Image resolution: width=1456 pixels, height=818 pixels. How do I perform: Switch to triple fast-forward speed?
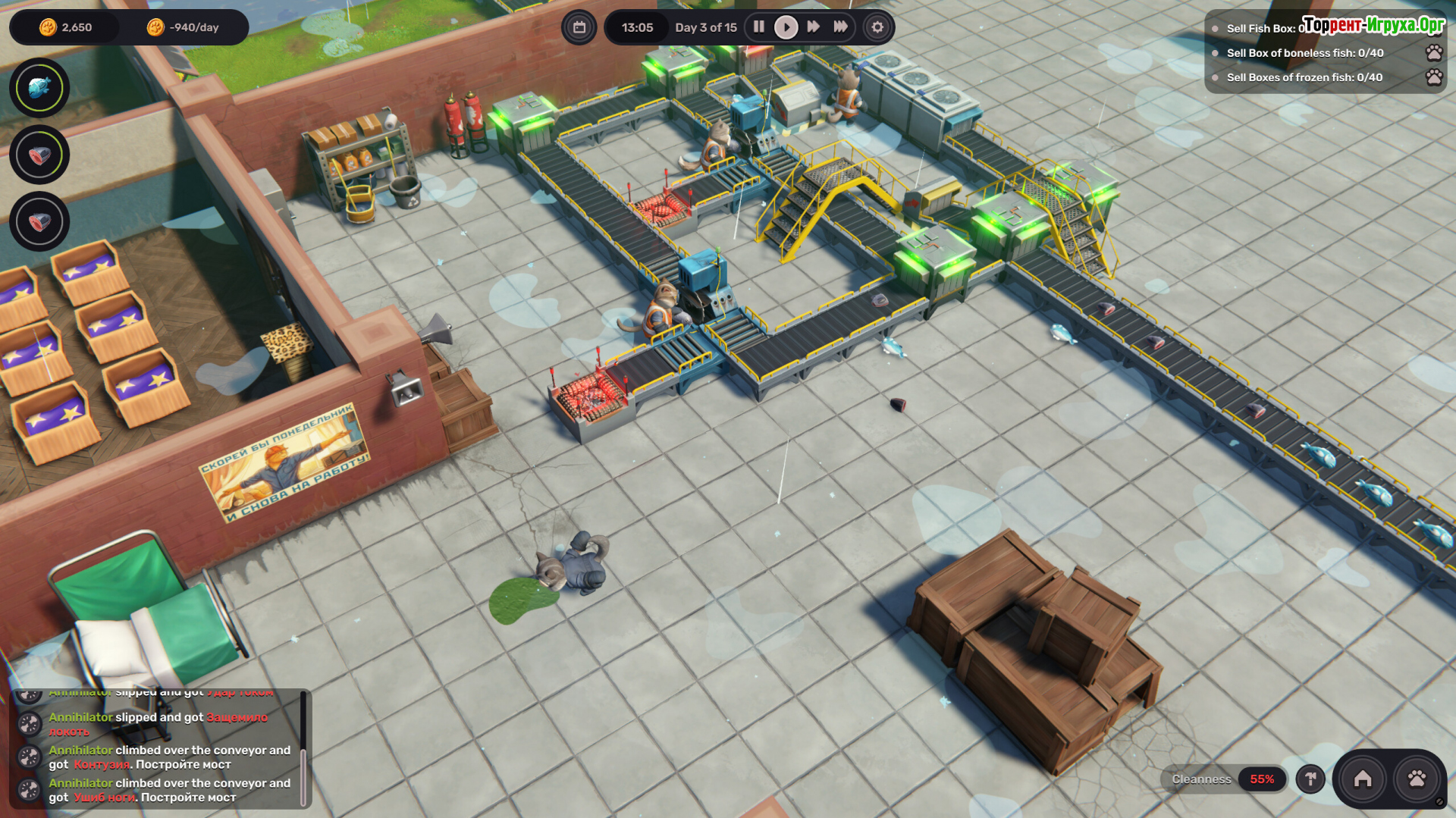click(840, 27)
